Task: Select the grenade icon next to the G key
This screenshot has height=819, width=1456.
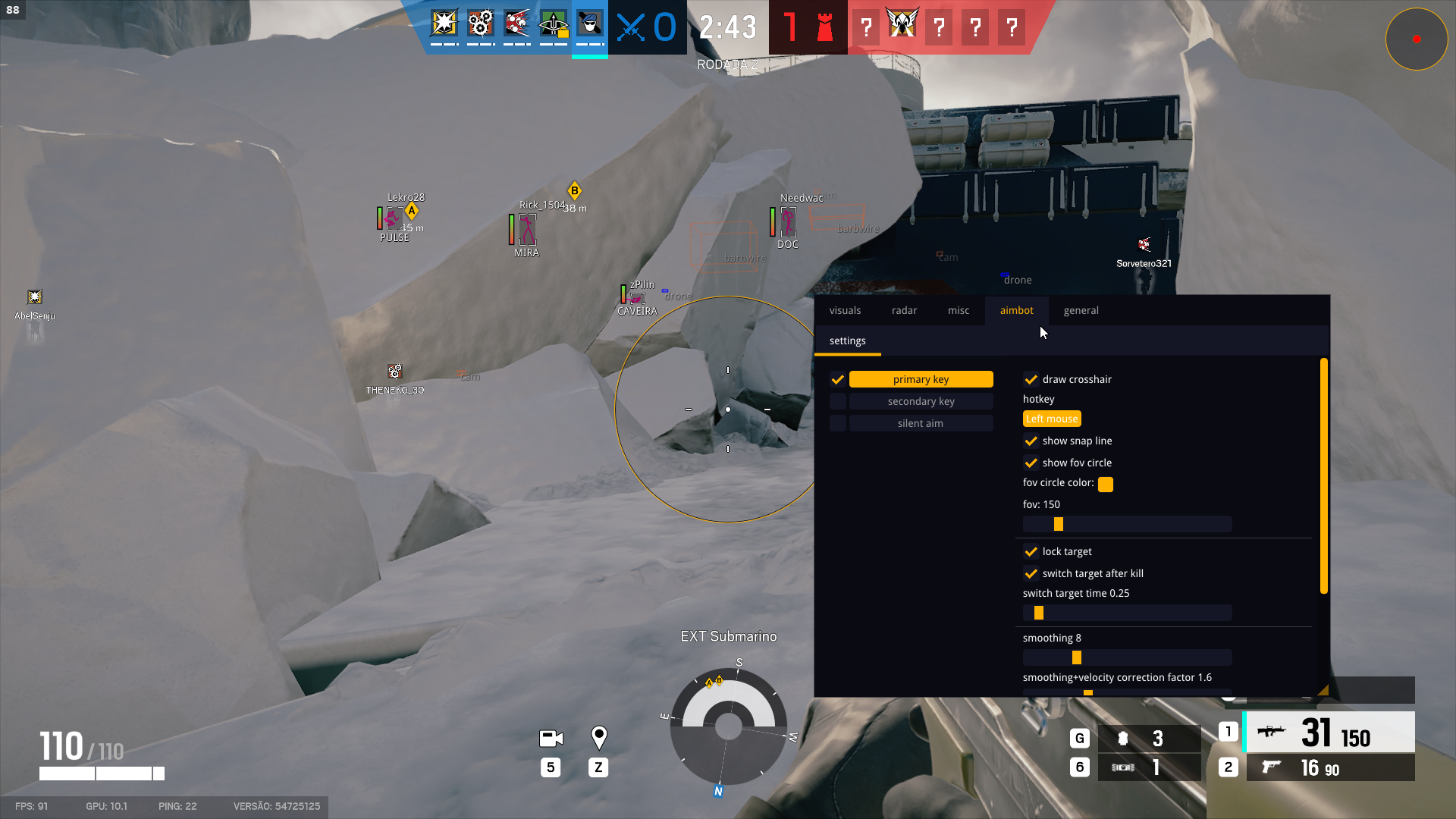Action: point(1122,737)
